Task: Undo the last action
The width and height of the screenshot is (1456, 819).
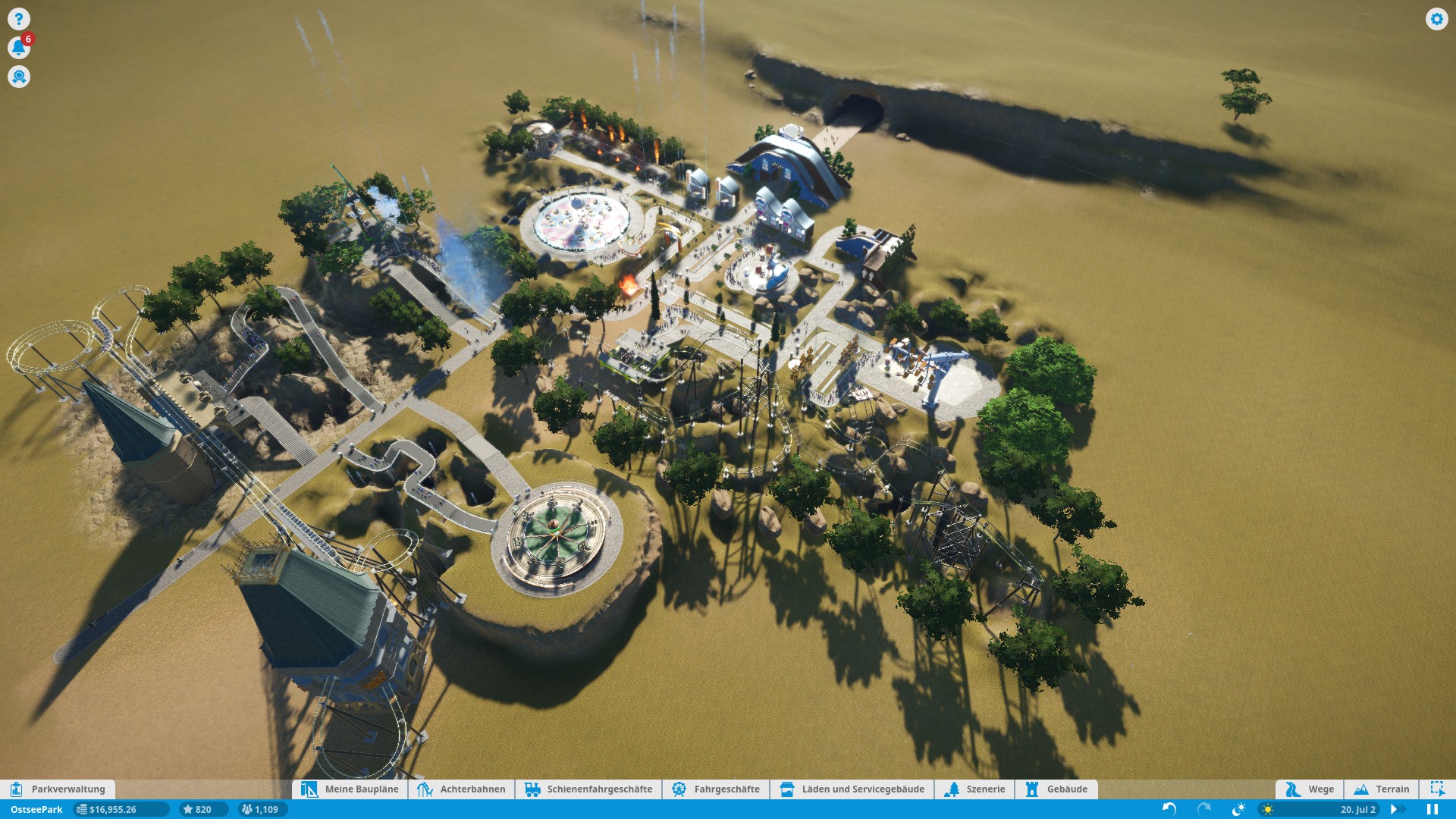Action: (1169, 809)
